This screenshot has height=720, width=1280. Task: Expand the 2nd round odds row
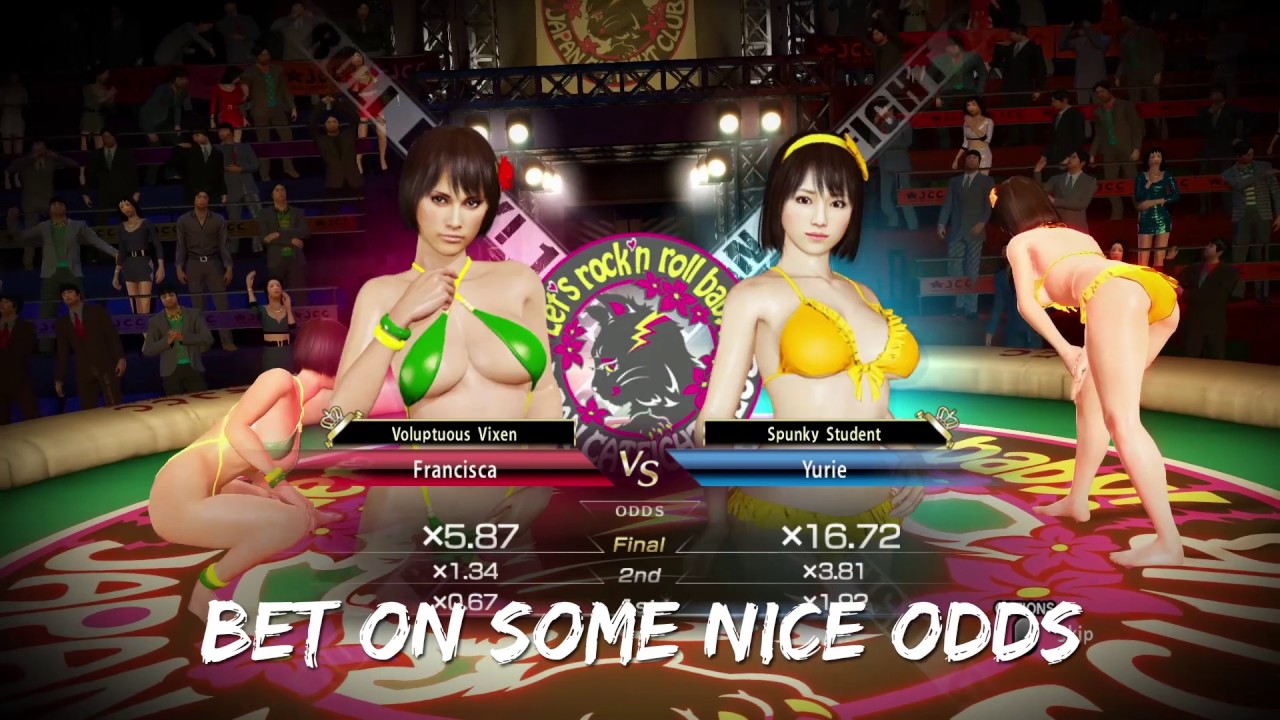pyautogui.click(x=640, y=573)
